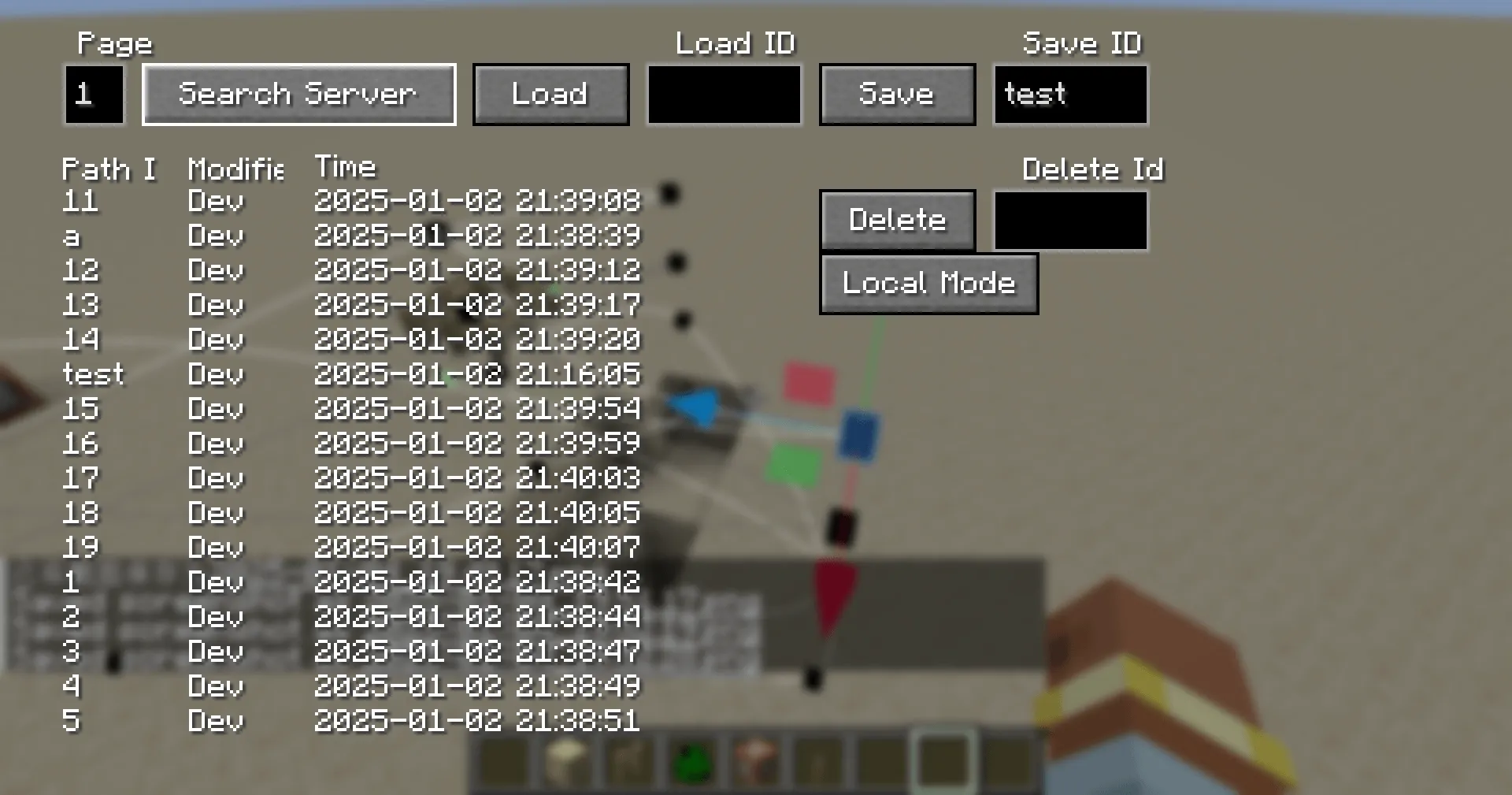Click the Save ID field containing test

(1070, 94)
